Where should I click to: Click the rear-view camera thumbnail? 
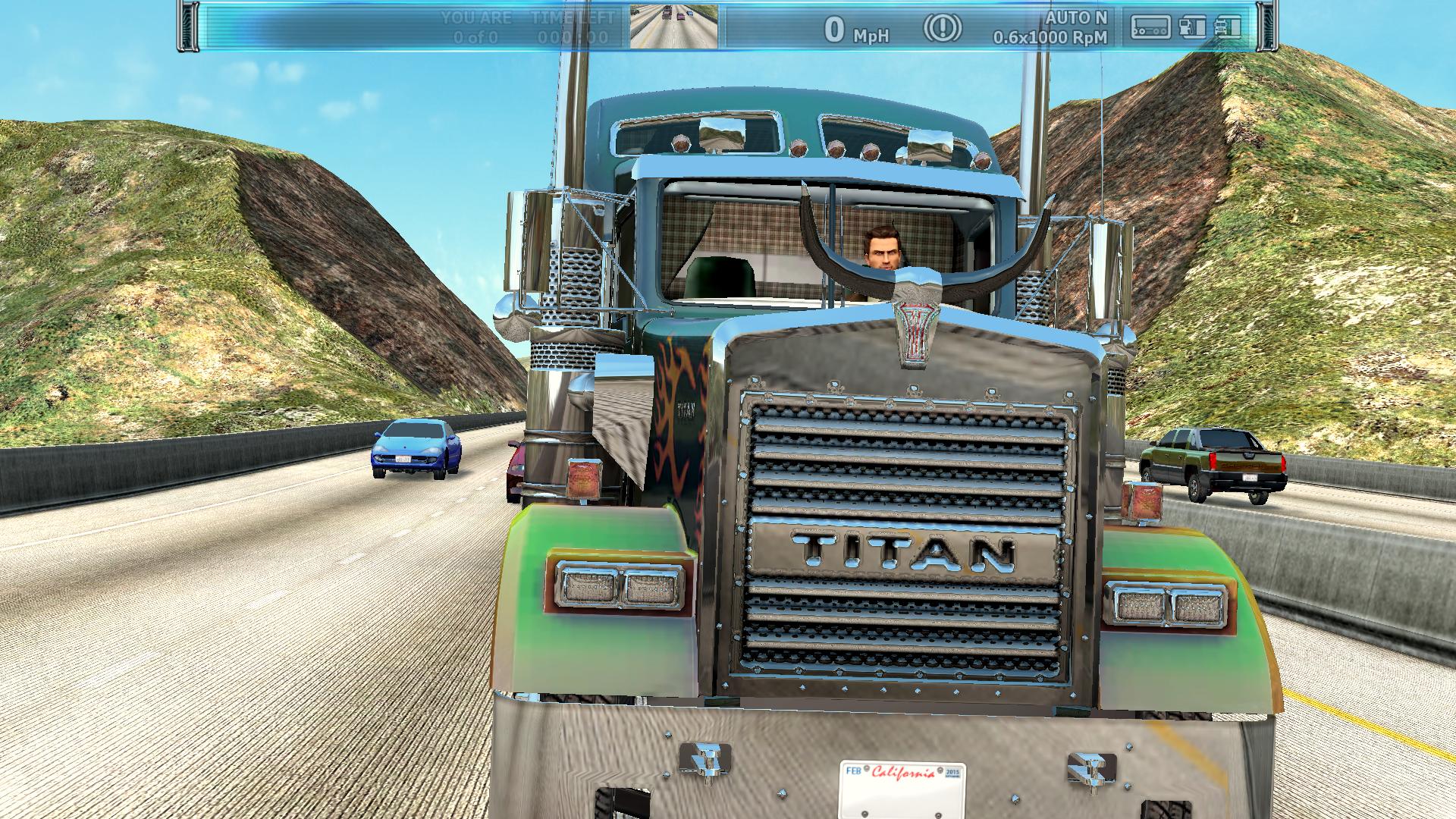coord(673,26)
